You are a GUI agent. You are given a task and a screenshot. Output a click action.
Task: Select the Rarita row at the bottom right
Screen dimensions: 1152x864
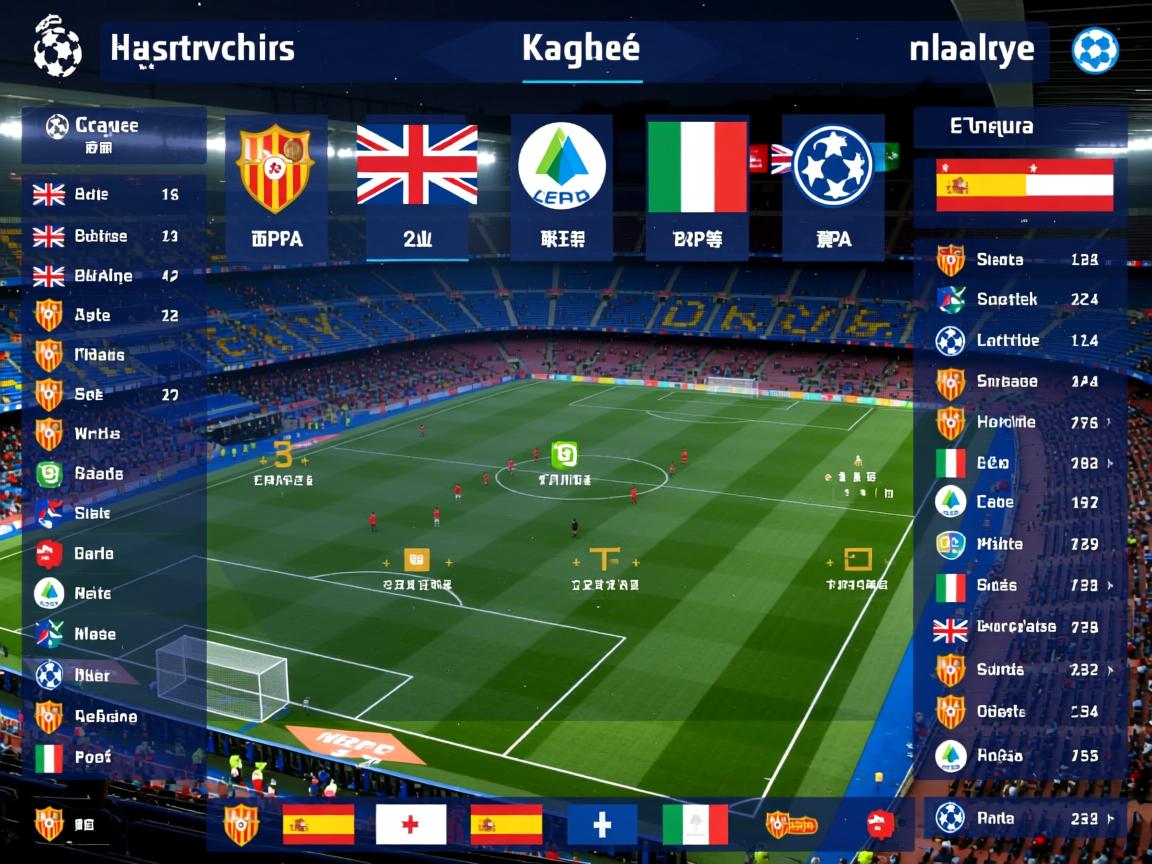1020,818
